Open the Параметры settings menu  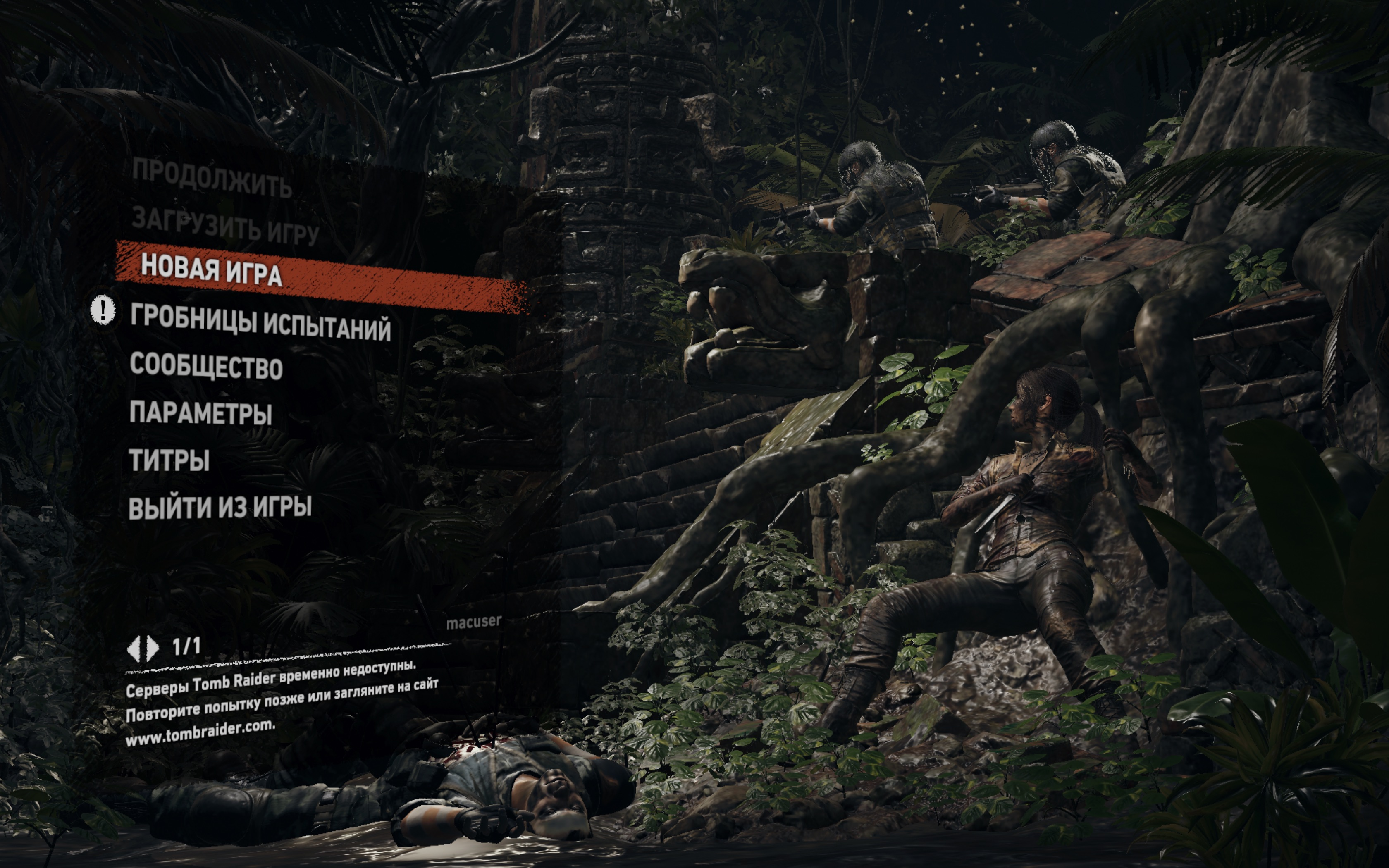[200, 413]
